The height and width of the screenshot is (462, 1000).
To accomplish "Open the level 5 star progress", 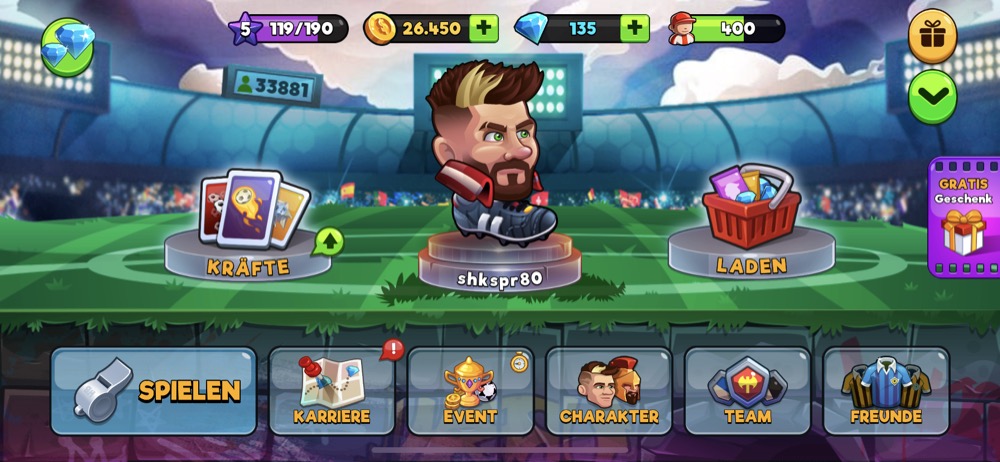I will (x=288, y=28).
